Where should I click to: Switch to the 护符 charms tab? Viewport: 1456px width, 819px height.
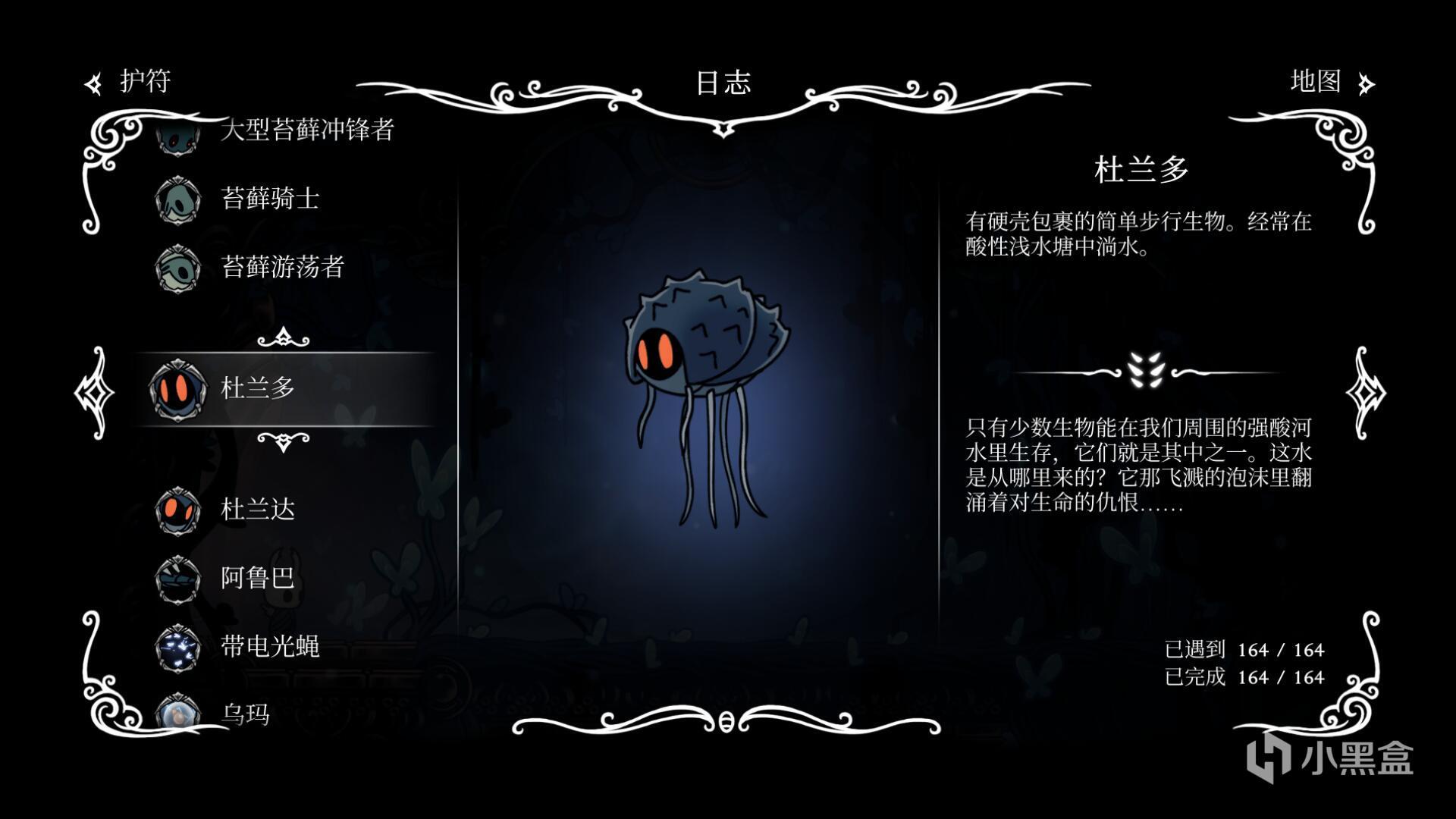[130, 82]
